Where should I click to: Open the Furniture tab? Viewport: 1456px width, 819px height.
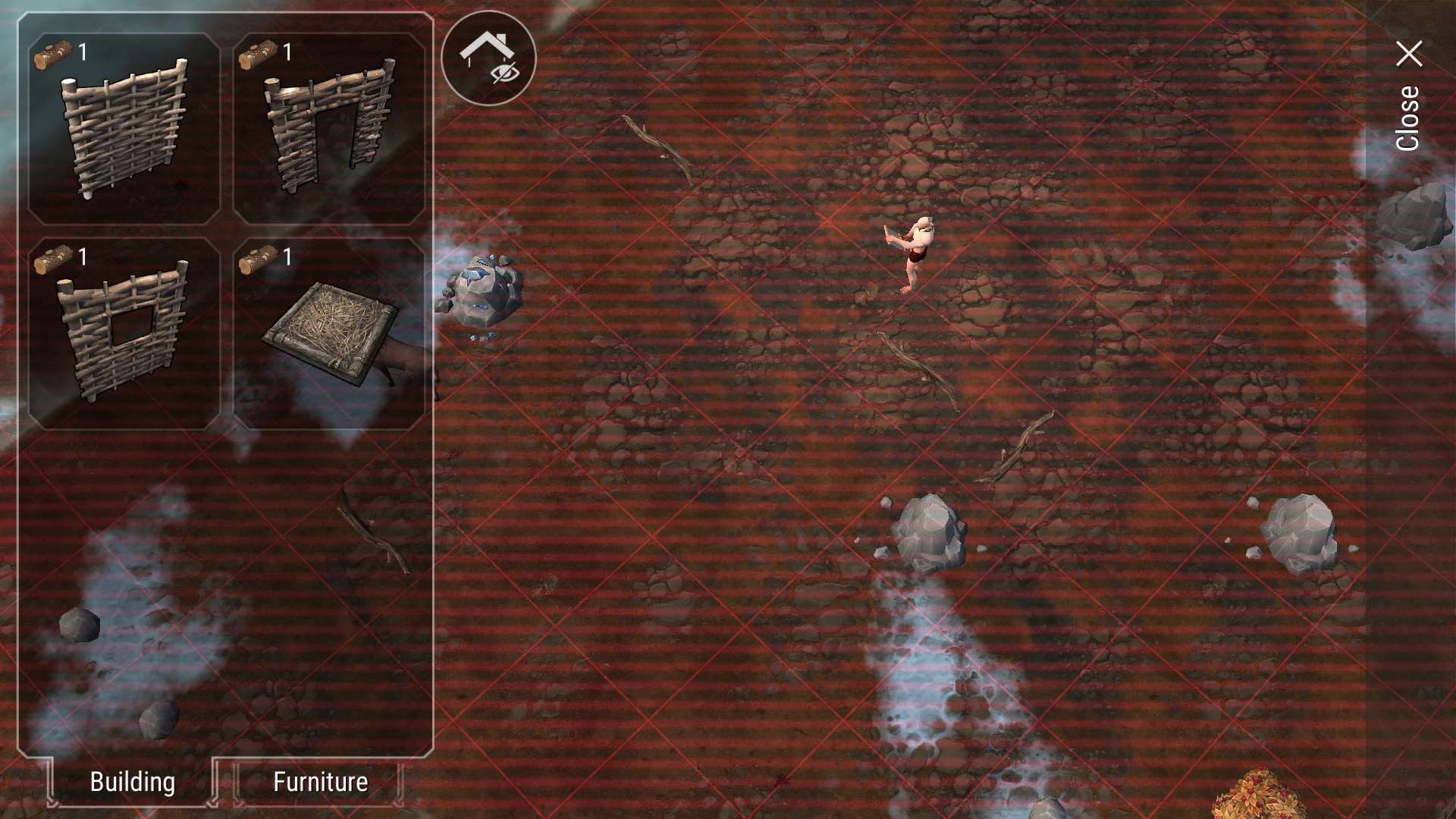coord(320,782)
